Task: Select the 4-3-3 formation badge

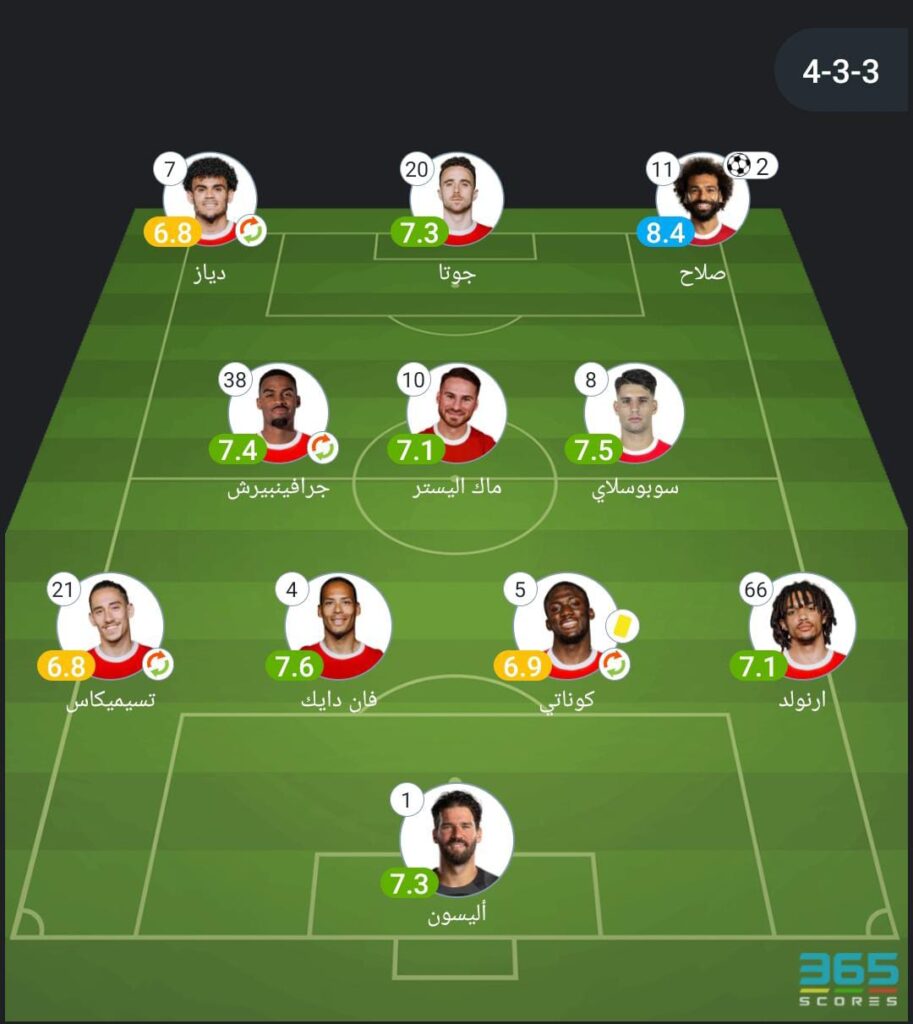Action: pyautogui.click(x=840, y=71)
